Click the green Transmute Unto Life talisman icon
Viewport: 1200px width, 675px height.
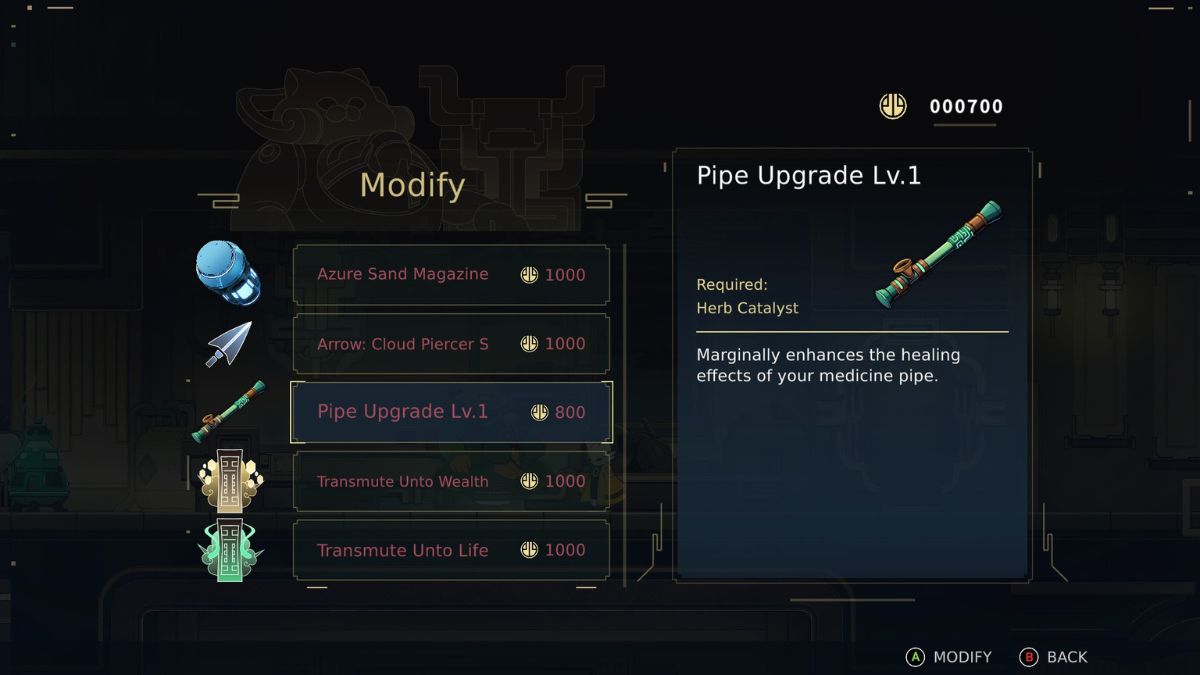pyautogui.click(x=230, y=550)
